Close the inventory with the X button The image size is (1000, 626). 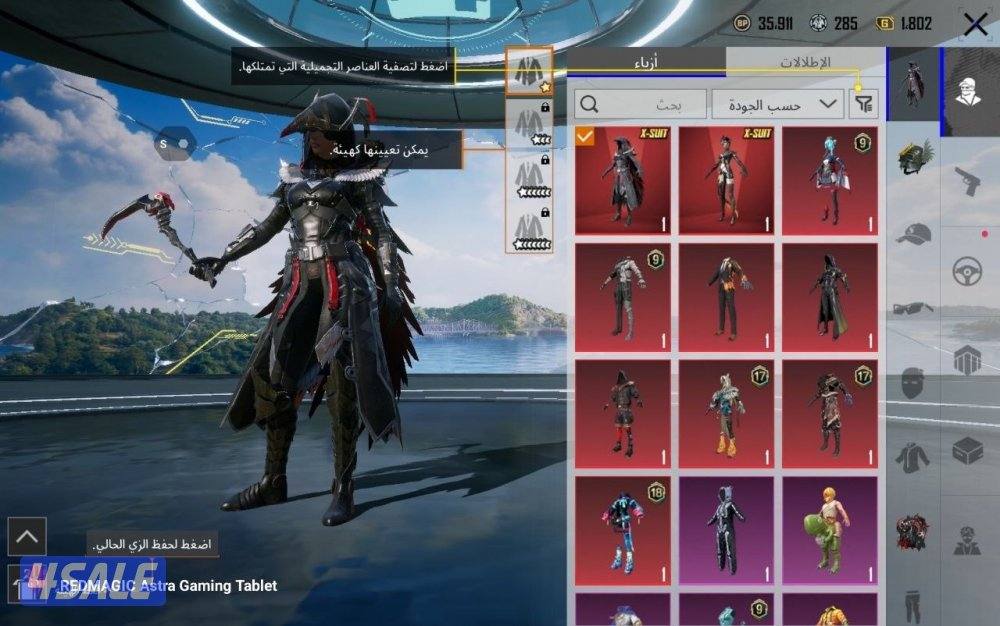pyautogui.click(x=975, y=25)
